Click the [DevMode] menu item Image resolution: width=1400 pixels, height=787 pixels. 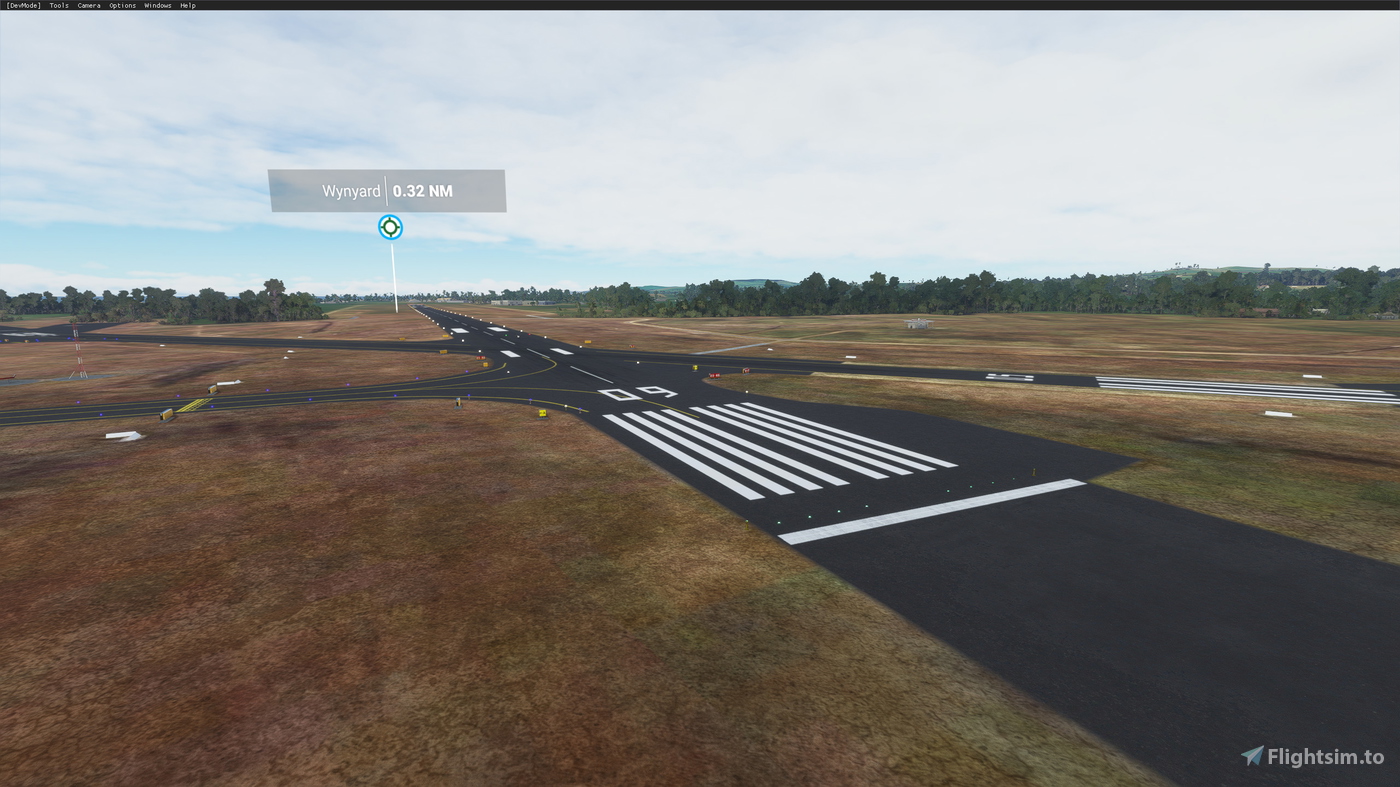click(22, 4)
